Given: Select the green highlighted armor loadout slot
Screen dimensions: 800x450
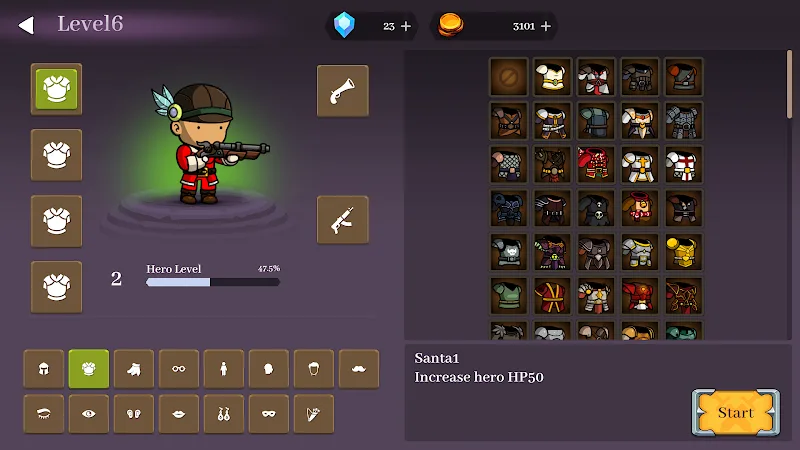Looking at the screenshot, I should (56, 89).
